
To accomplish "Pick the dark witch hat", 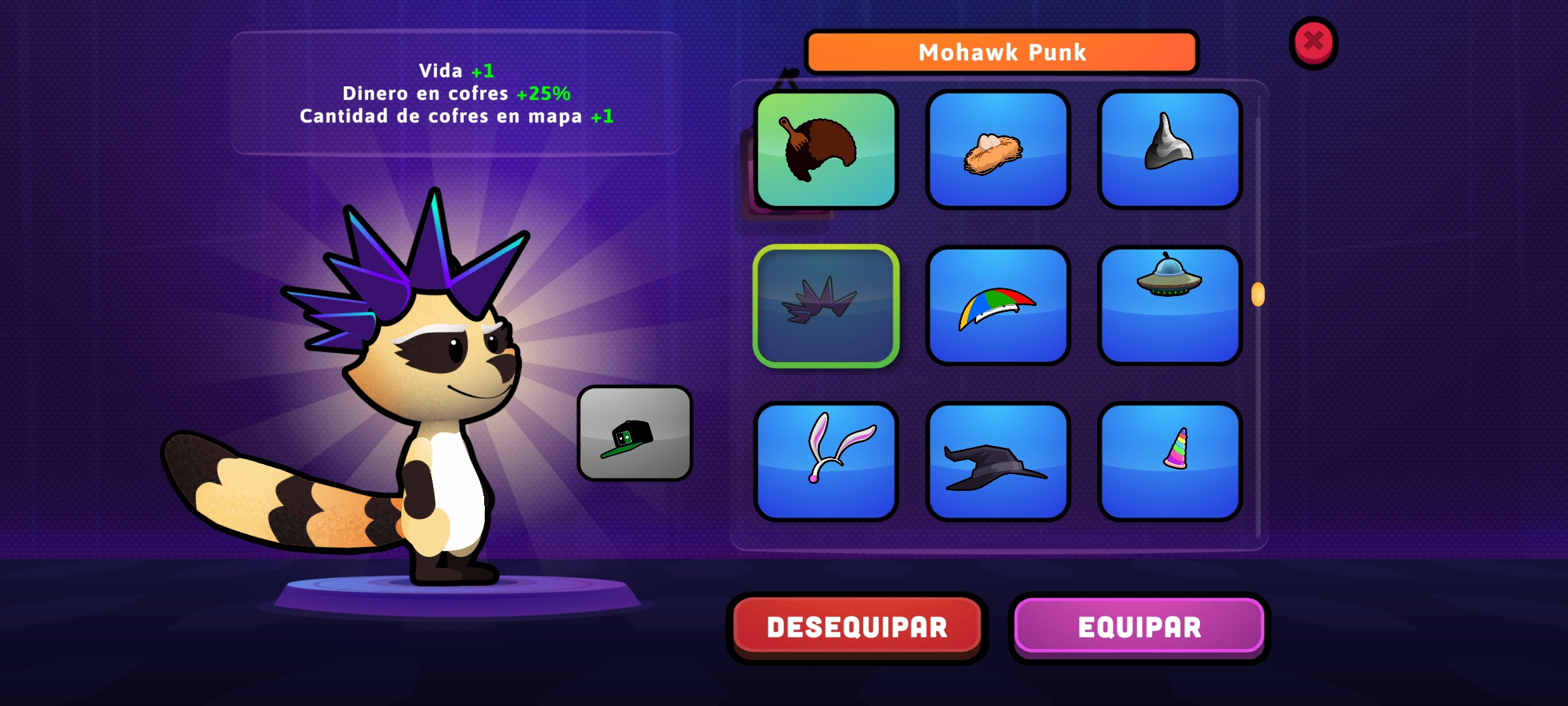I will 998,462.
